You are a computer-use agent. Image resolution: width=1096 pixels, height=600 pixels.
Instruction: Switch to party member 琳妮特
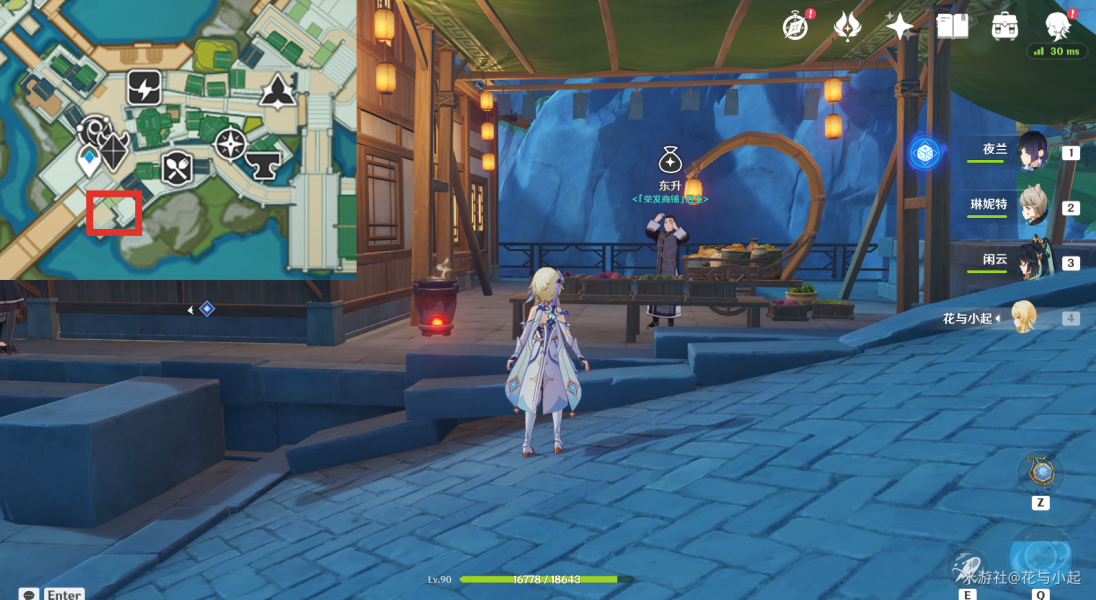pos(1031,207)
